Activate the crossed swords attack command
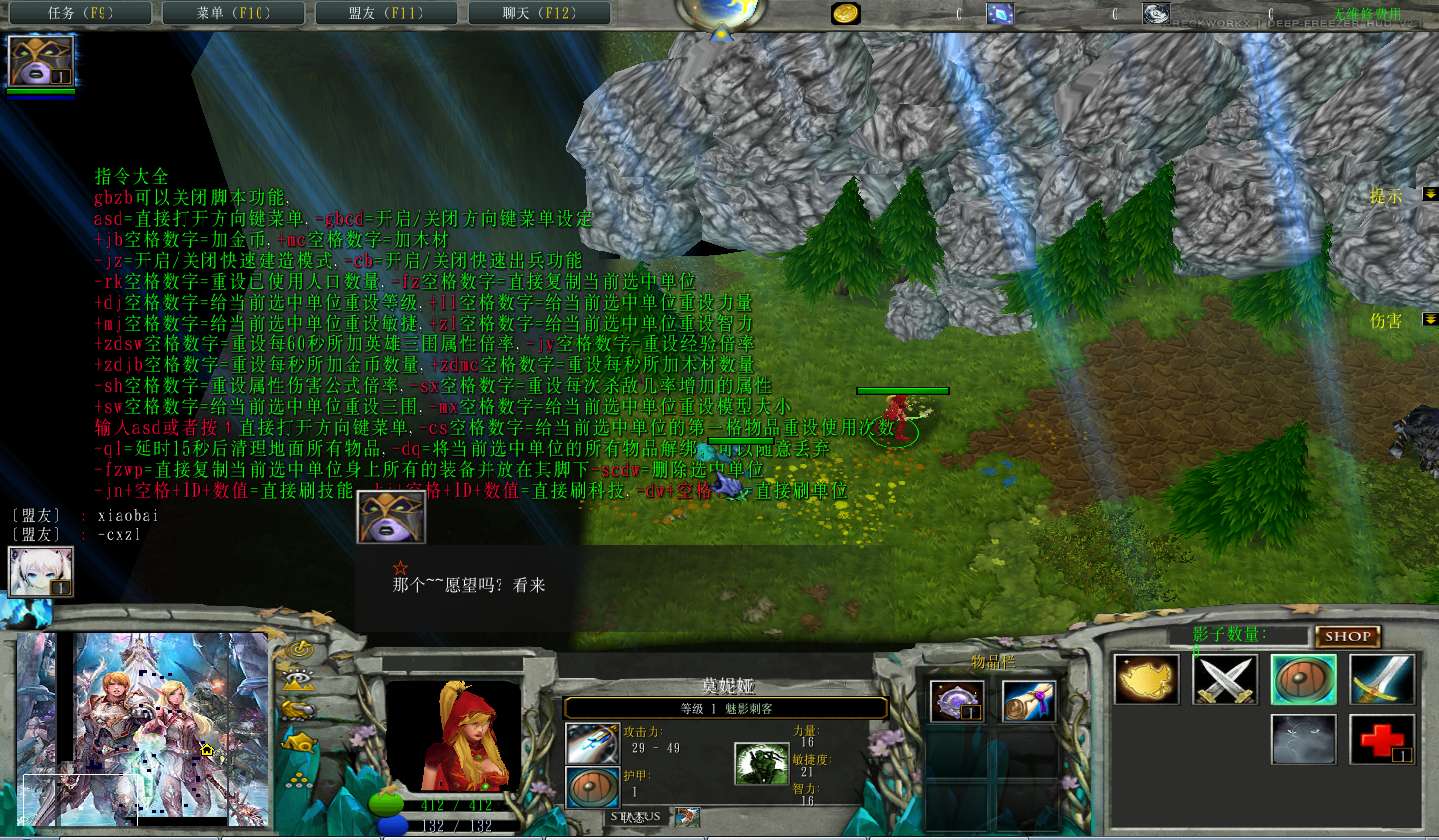Screen dimensions: 1439x840 [x=1225, y=680]
